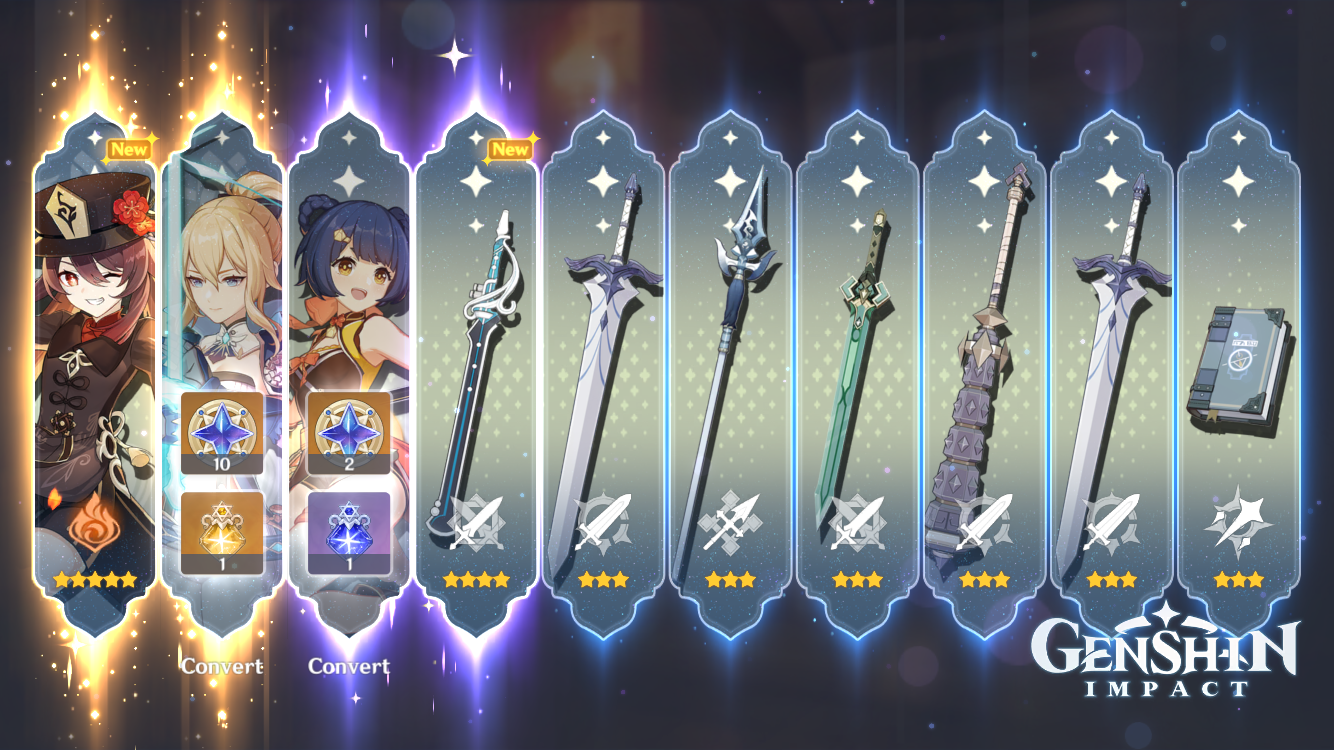Click Convert under Jean's card
This screenshot has width=1334, height=750.
click(222, 663)
